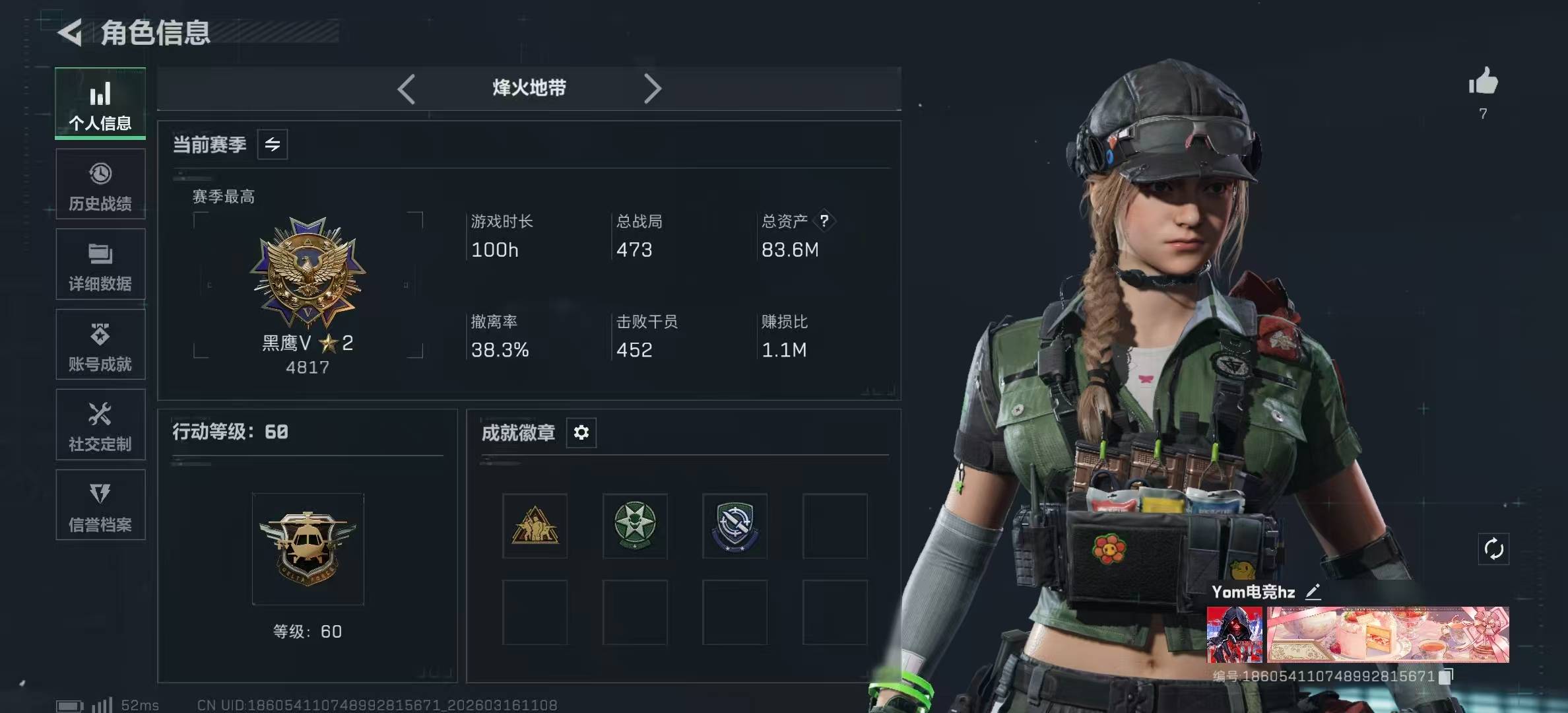Go back from the 角色信息 screen
This screenshot has height=713, width=1568.
tap(71, 32)
